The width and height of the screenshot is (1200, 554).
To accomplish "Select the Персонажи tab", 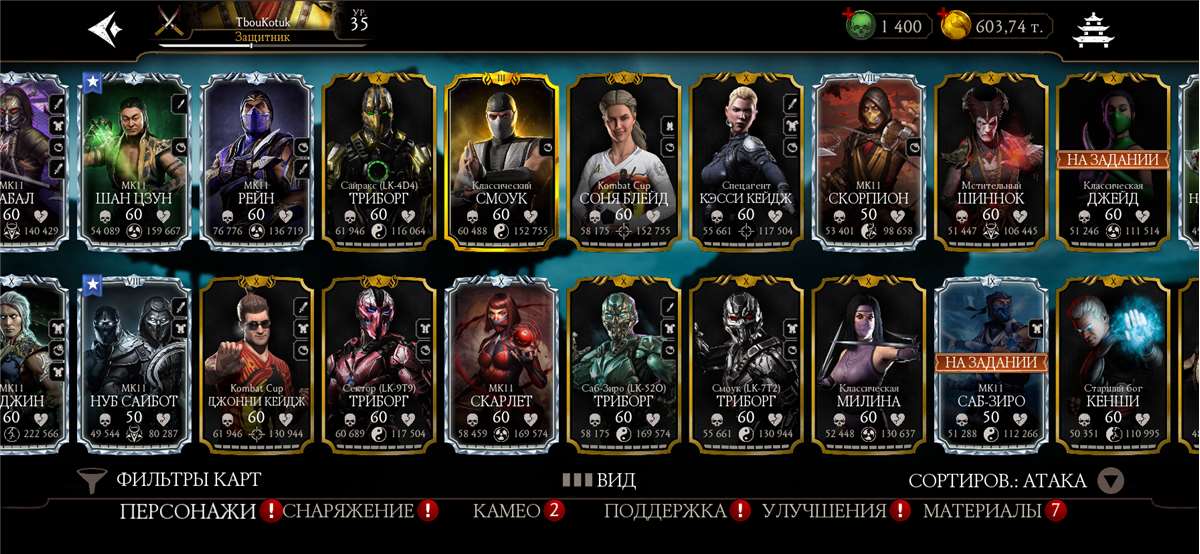I will coord(188,511).
